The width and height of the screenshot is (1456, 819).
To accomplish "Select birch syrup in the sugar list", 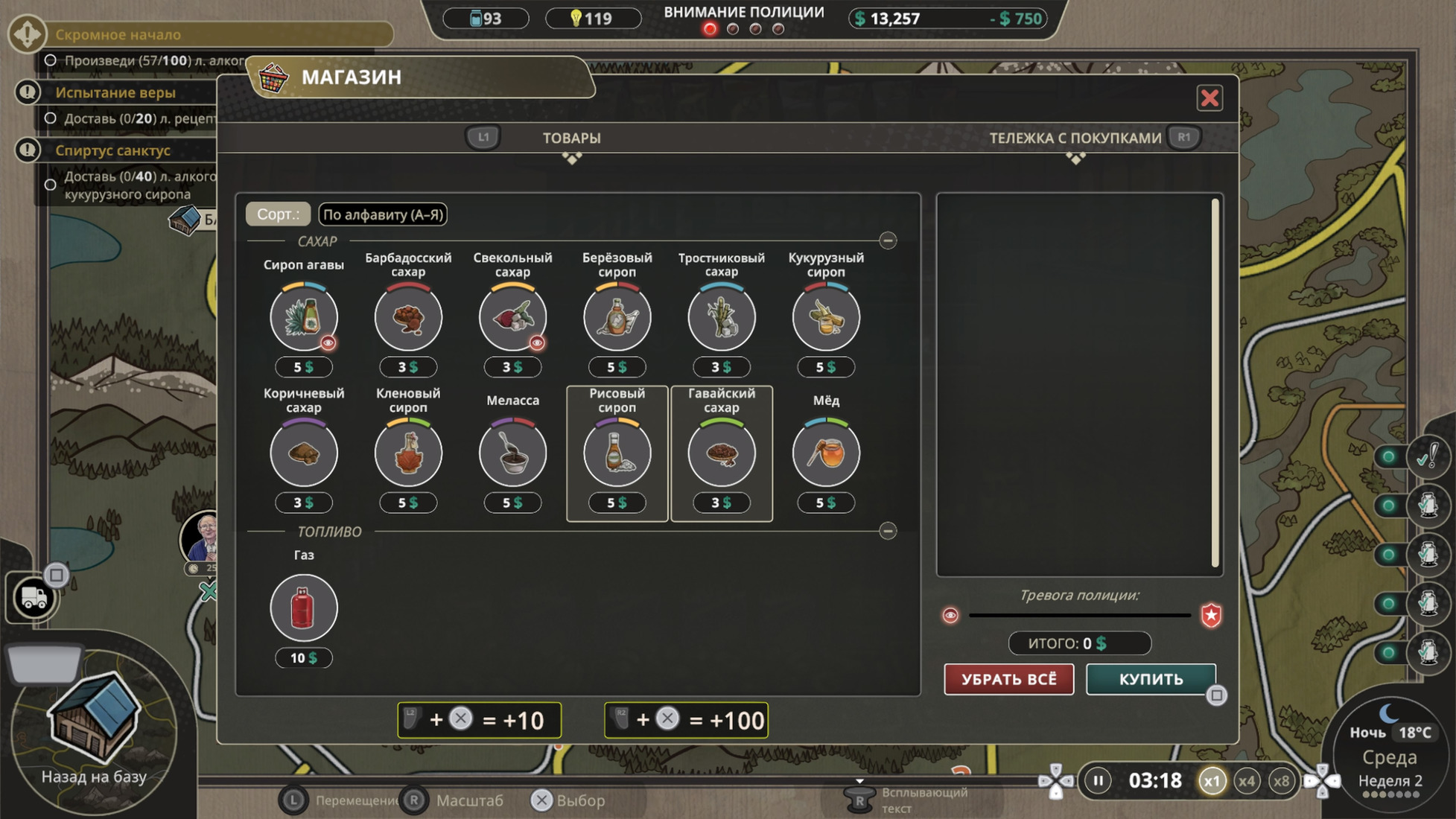I will point(617,318).
